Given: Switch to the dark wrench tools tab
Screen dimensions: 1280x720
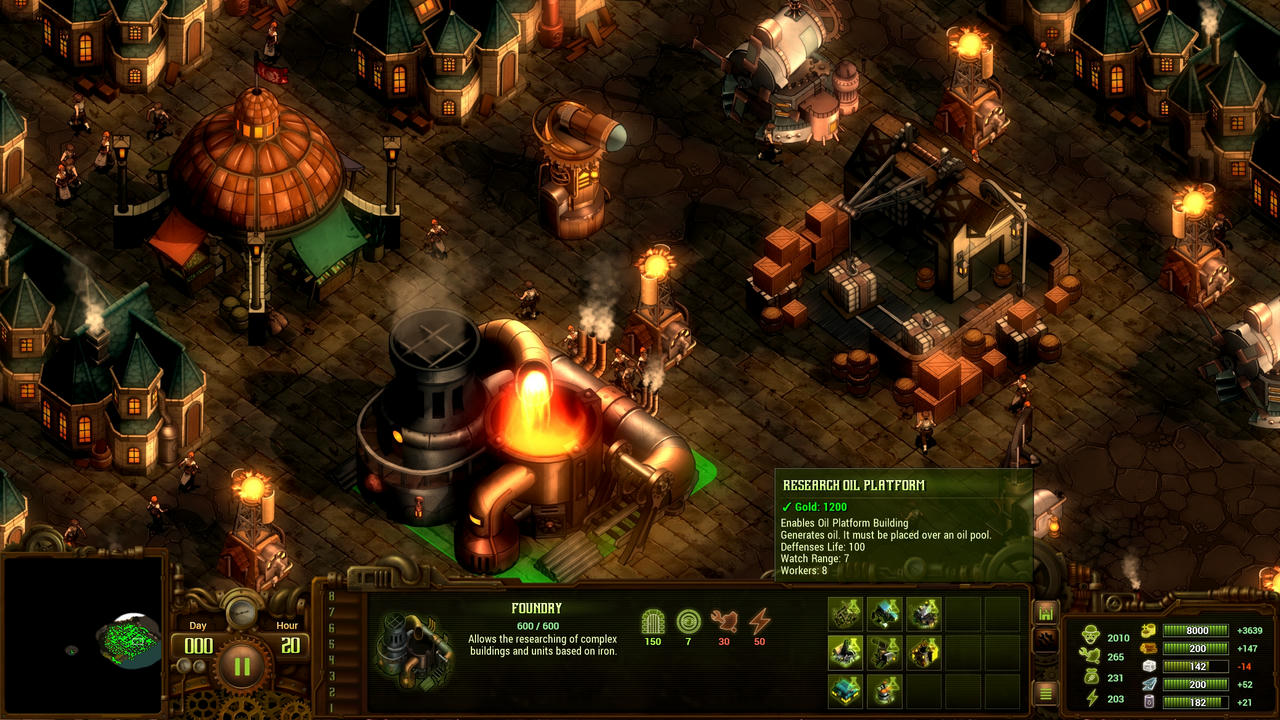Looking at the screenshot, I should pos(1044,637).
